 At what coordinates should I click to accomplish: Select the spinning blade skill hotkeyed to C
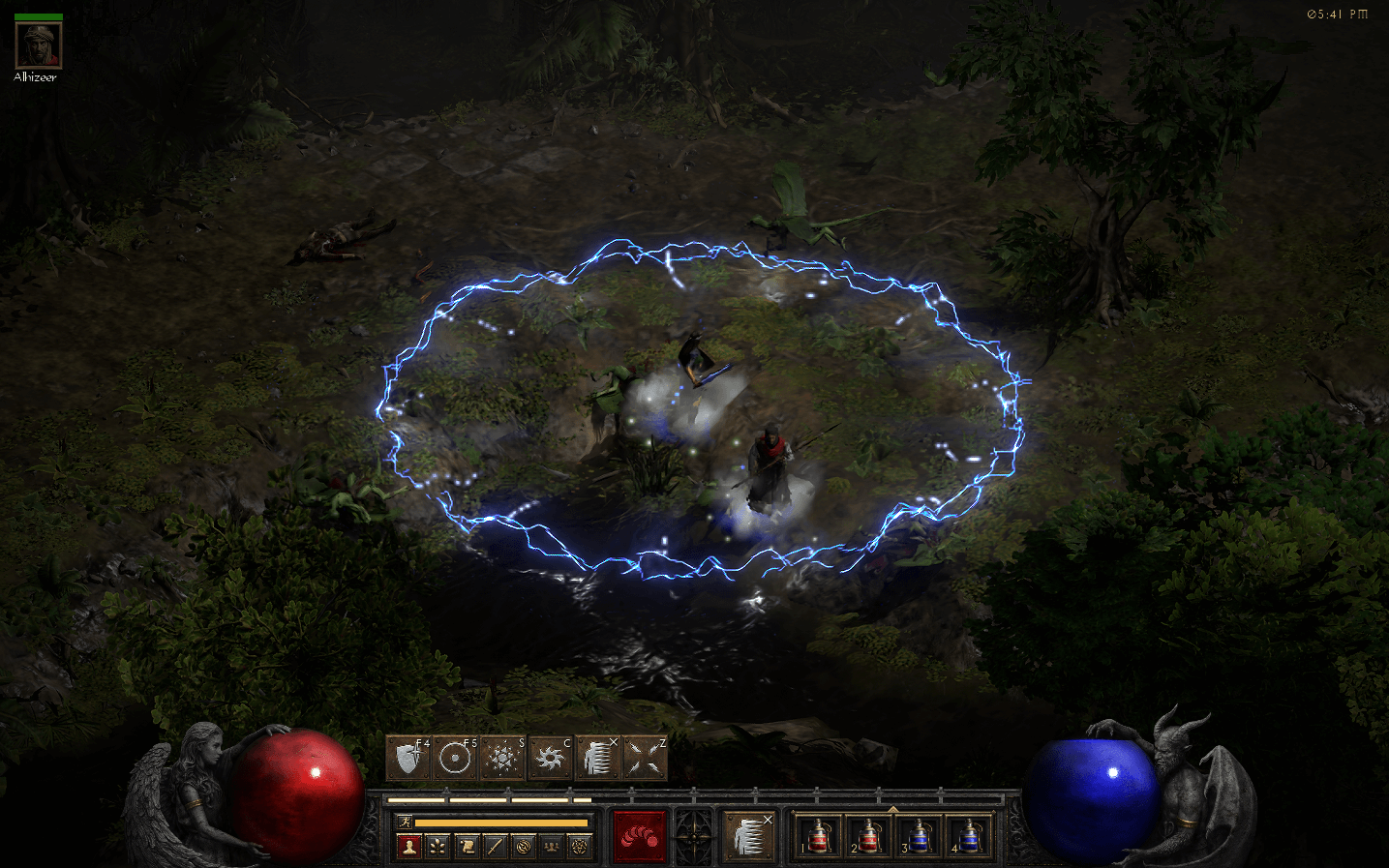[x=551, y=757]
